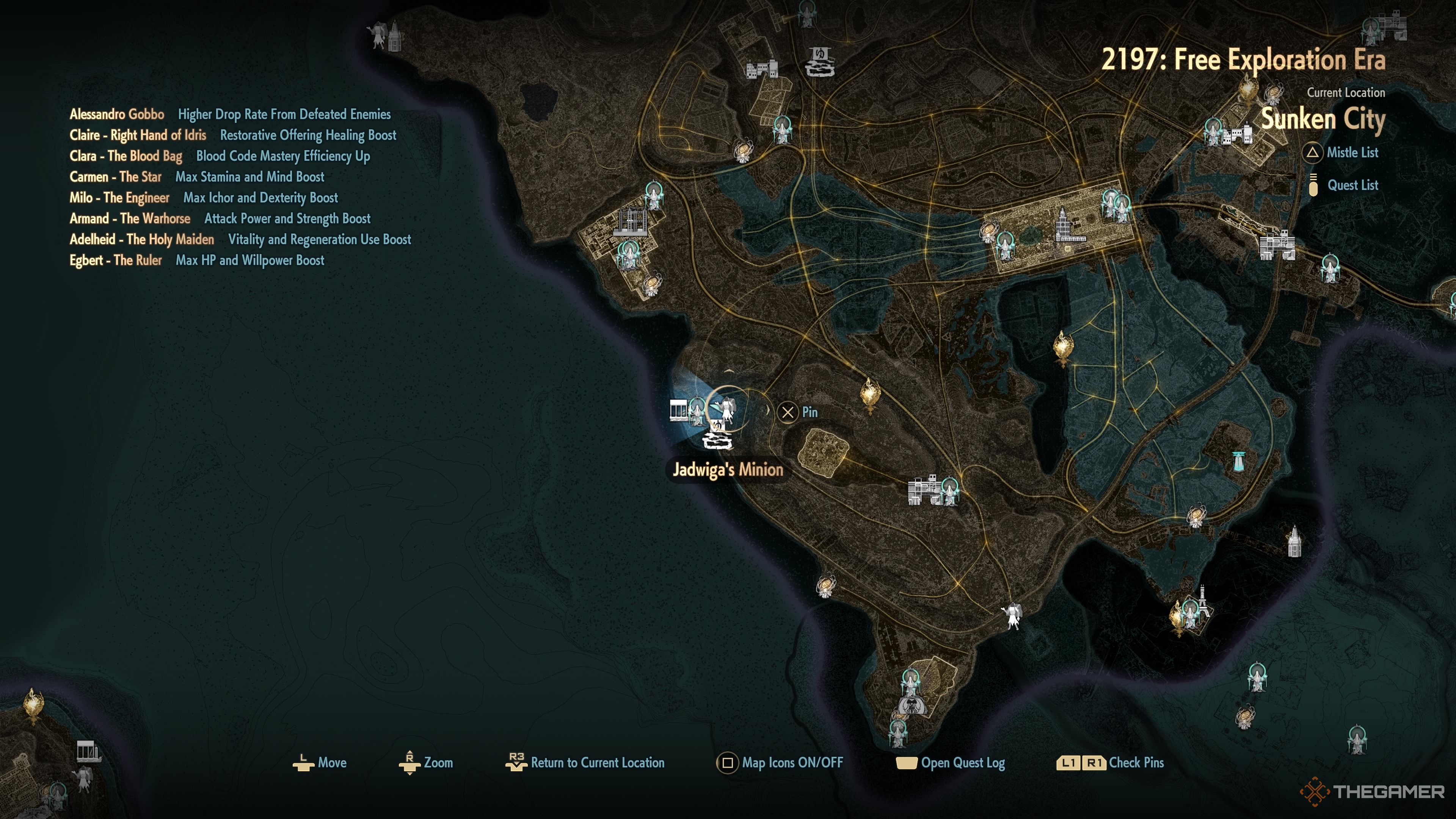Screen dimensions: 1456x819
Task: Select the white pointed spire landmark icon
Action: [1294, 541]
